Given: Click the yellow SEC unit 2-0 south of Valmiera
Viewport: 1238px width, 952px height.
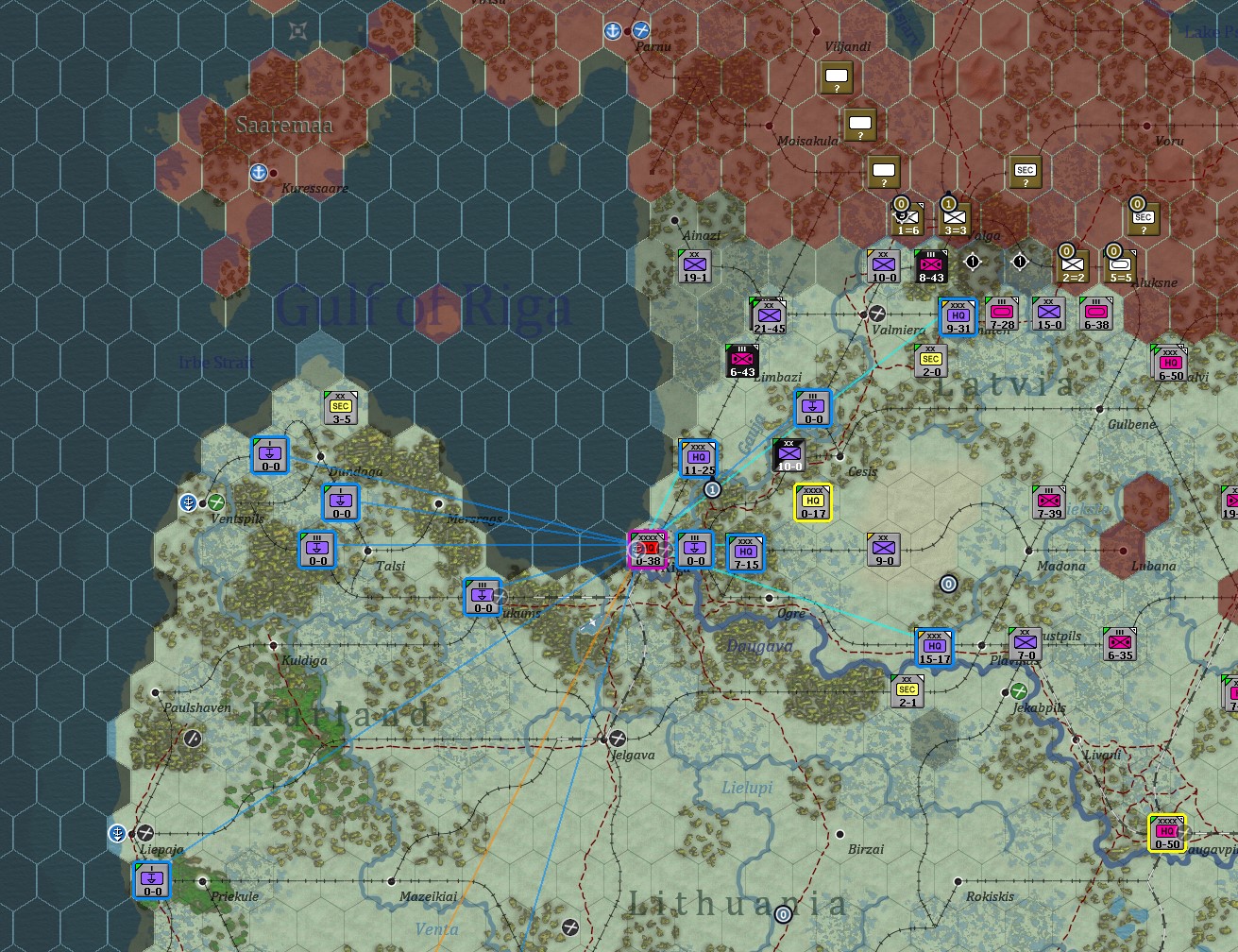Looking at the screenshot, I should (x=930, y=359).
